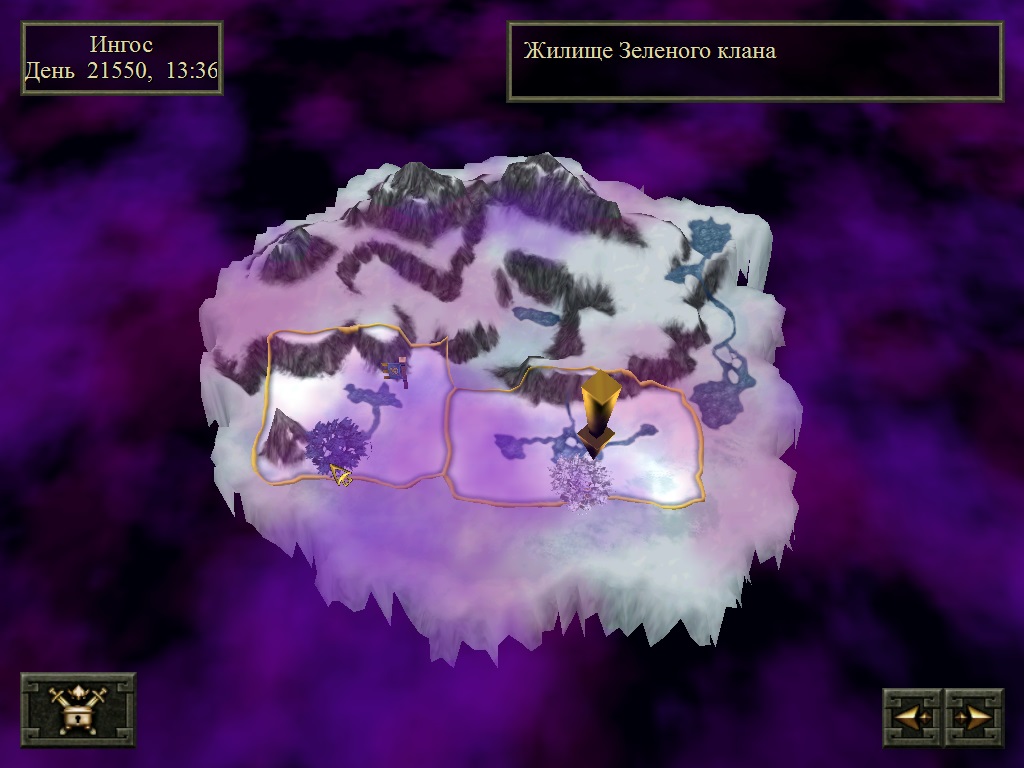Show the next map with the right arrow
The height and width of the screenshot is (768, 1024).
(x=973, y=717)
